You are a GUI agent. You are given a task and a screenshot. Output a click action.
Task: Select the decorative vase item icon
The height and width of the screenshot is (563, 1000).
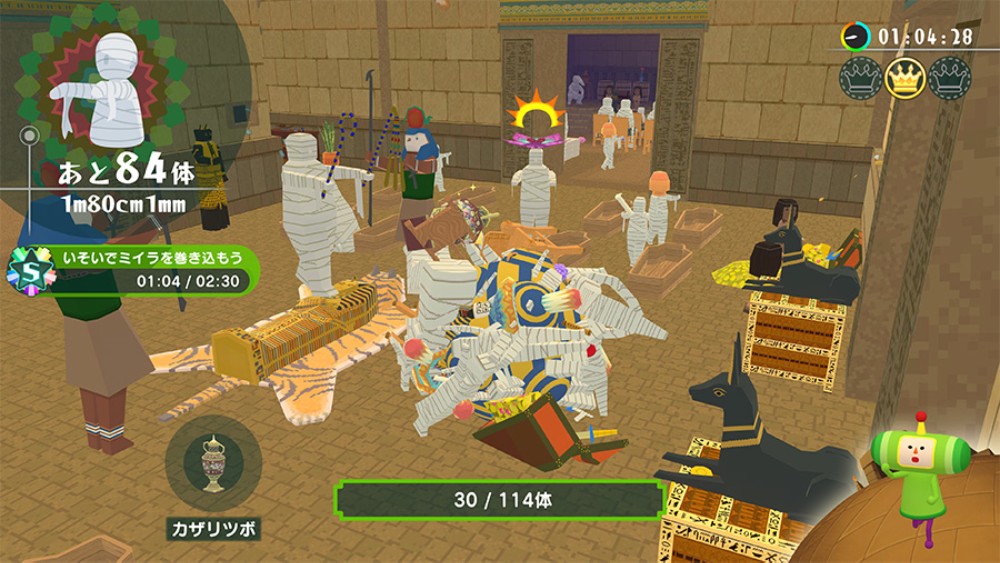213,464
